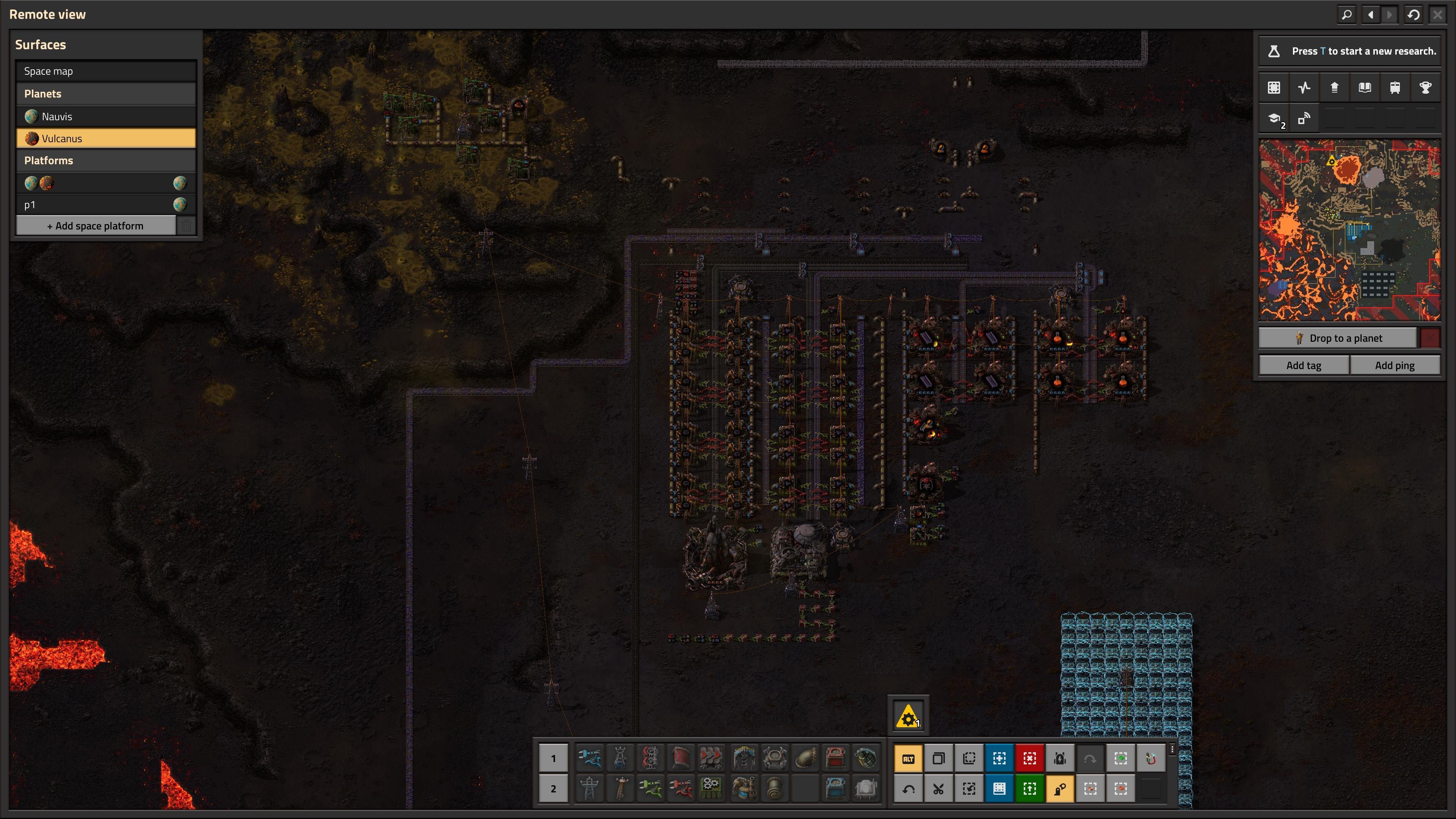
Task: Toggle the ALT mode button
Action: pyautogui.click(x=908, y=758)
